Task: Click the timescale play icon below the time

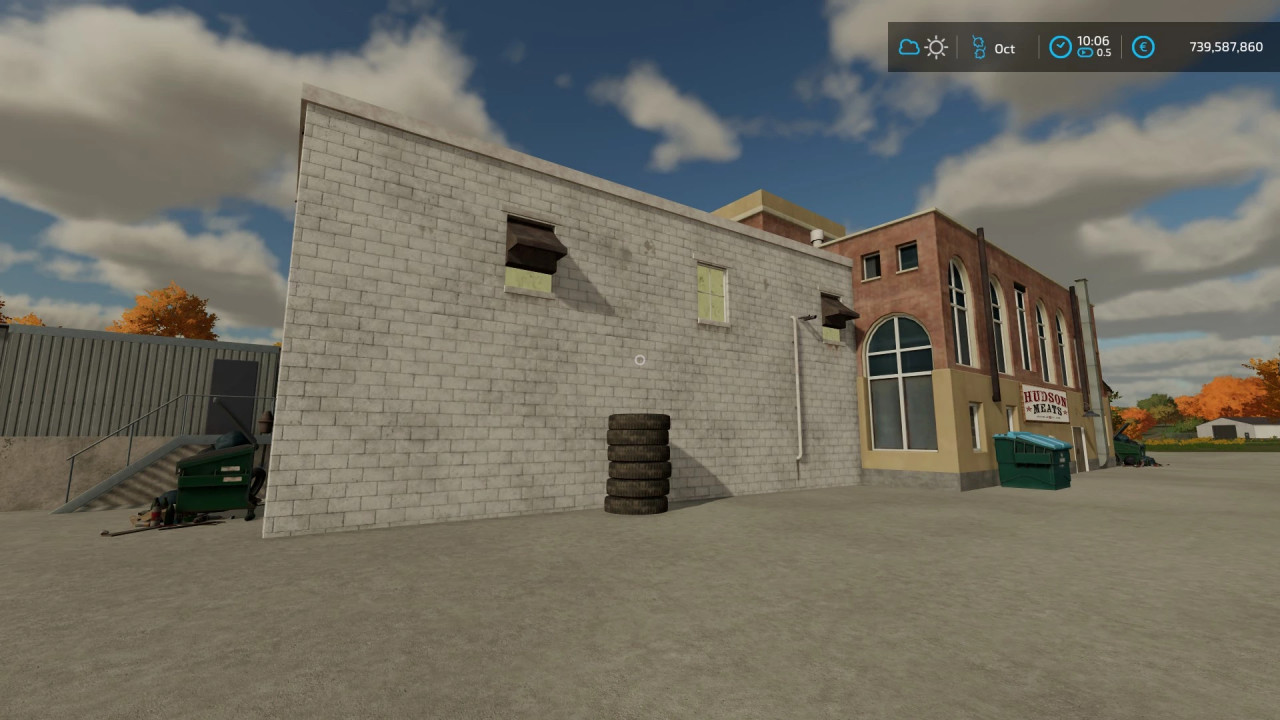Action: tap(1084, 53)
